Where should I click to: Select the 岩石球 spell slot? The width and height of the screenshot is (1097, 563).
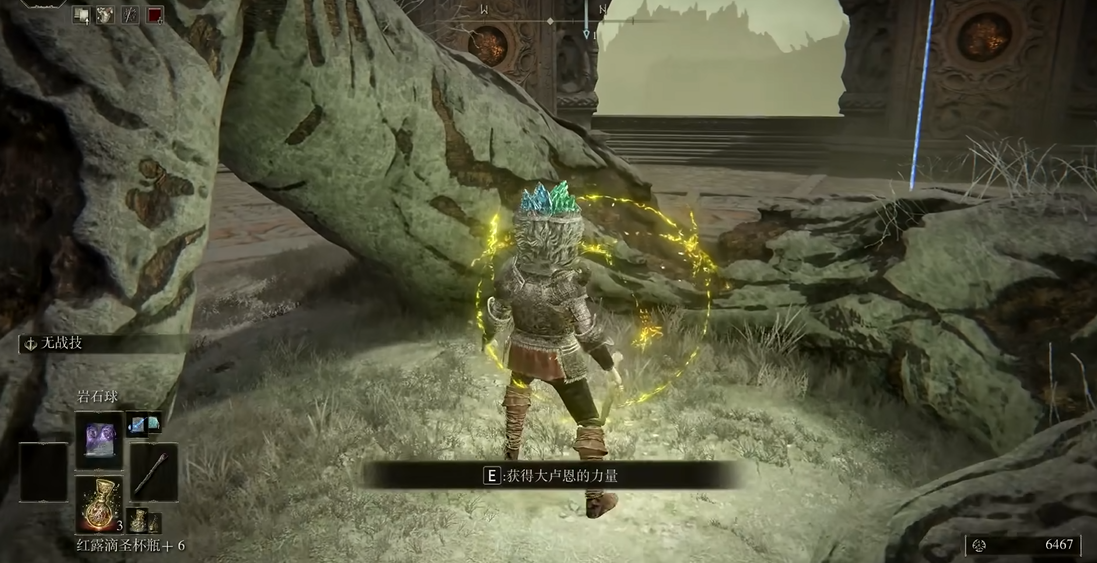click(99, 441)
